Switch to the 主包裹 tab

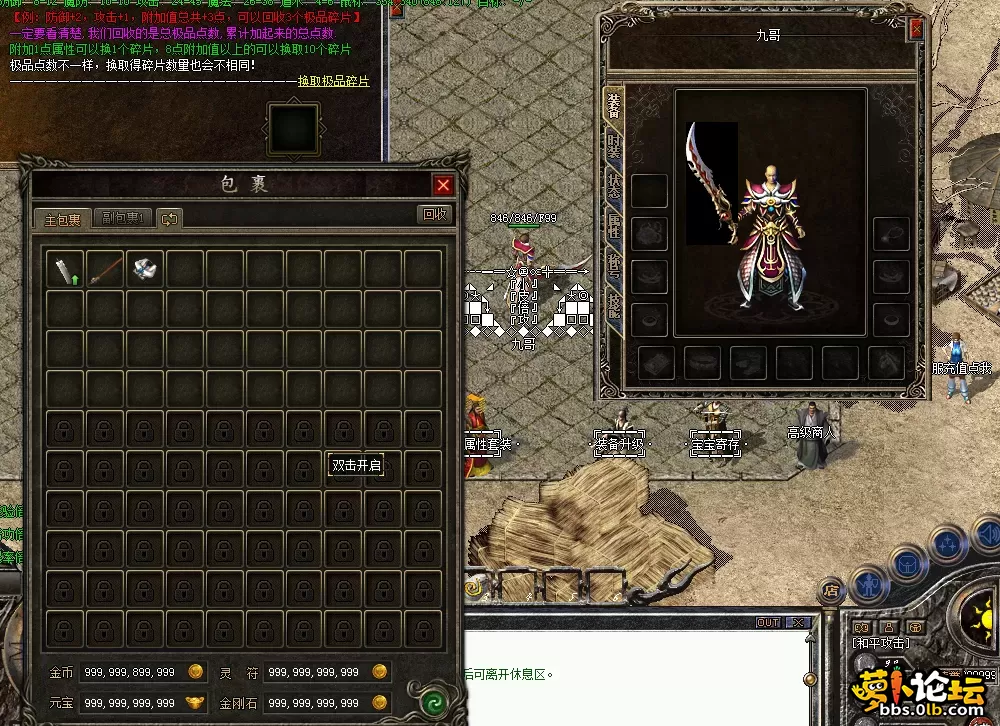[x=62, y=219]
